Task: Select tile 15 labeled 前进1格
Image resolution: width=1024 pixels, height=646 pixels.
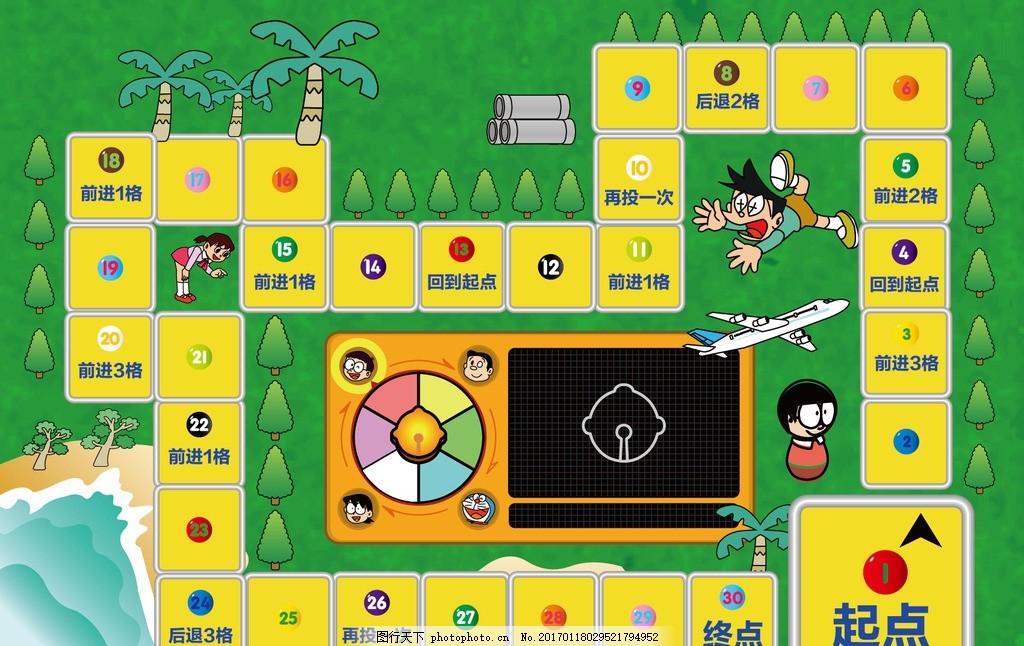Action: [x=285, y=266]
